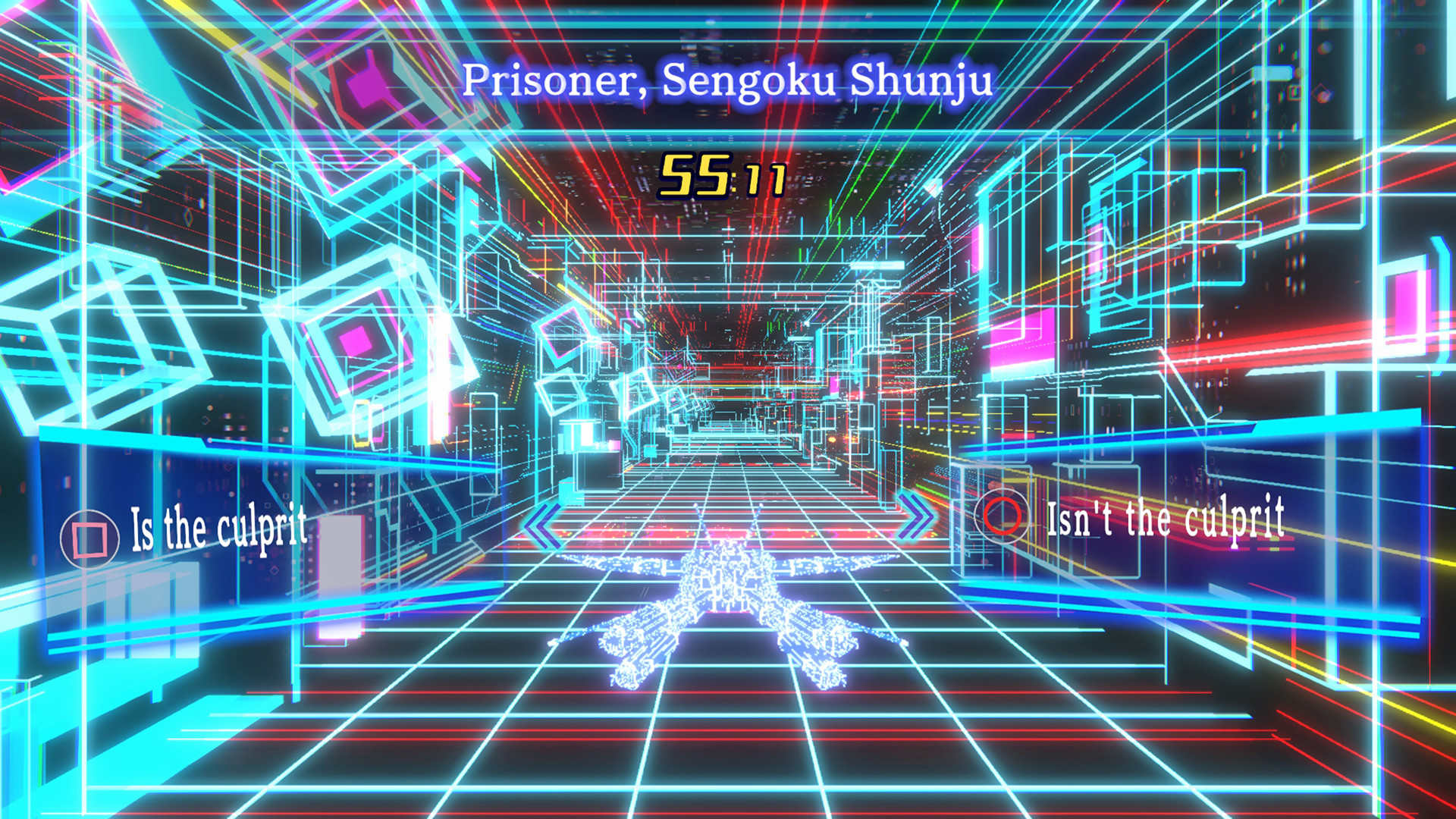1456x819 pixels.
Task: Select the glowing ship avatar at center
Action: [x=728, y=607]
